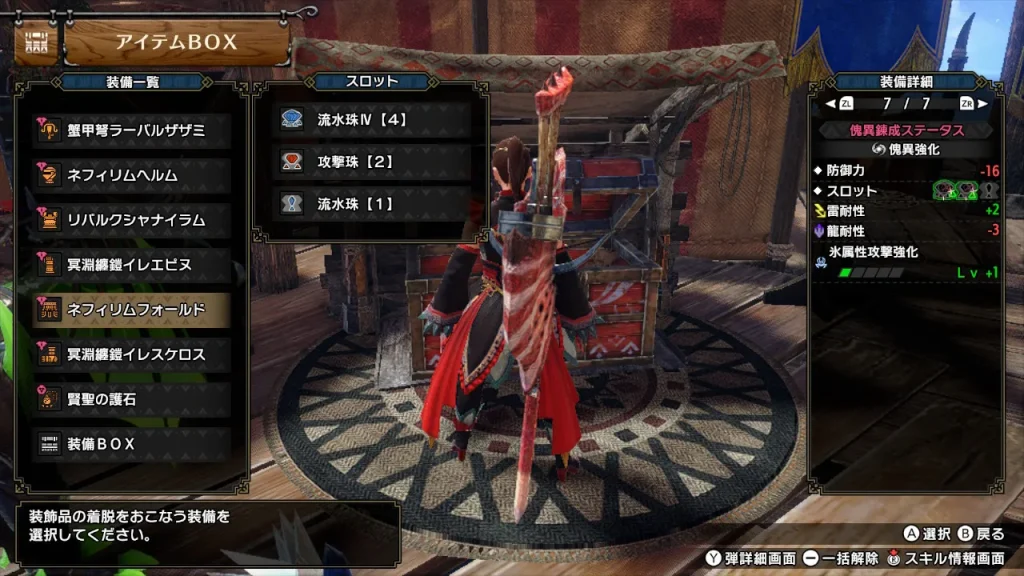
Task: Choose the ネフィリムヘルム helmet entry
Action: point(132,175)
